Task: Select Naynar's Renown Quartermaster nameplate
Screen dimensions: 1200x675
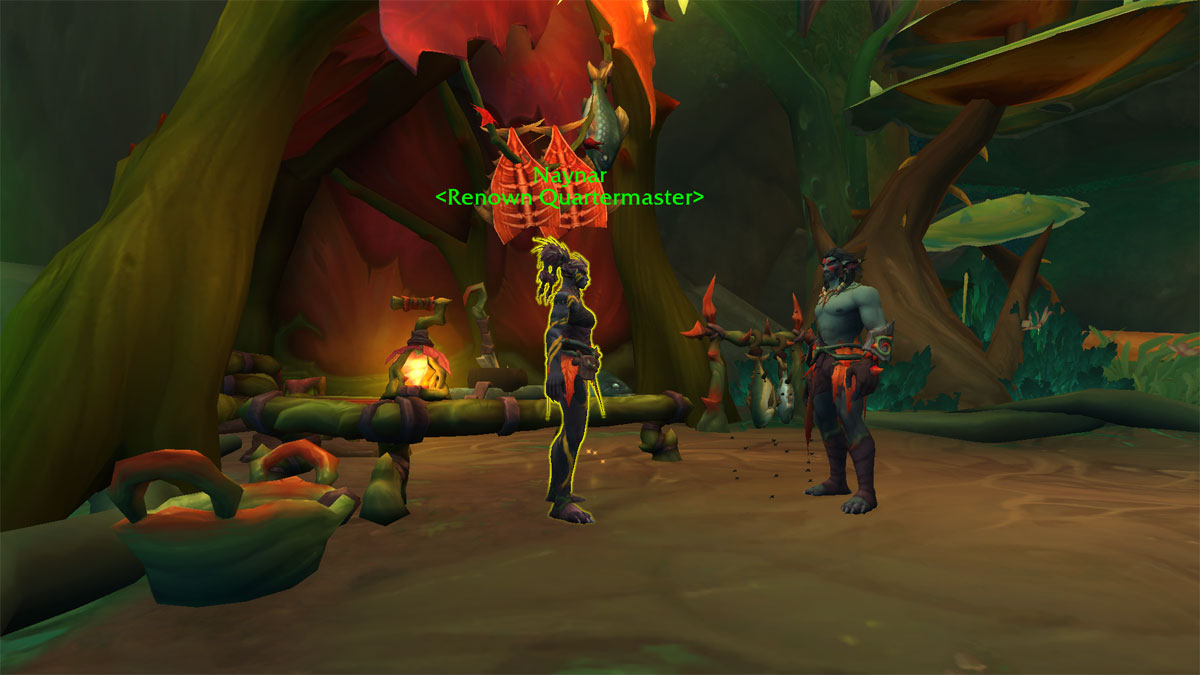Action: pyautogui.click(x=569, y=188)
